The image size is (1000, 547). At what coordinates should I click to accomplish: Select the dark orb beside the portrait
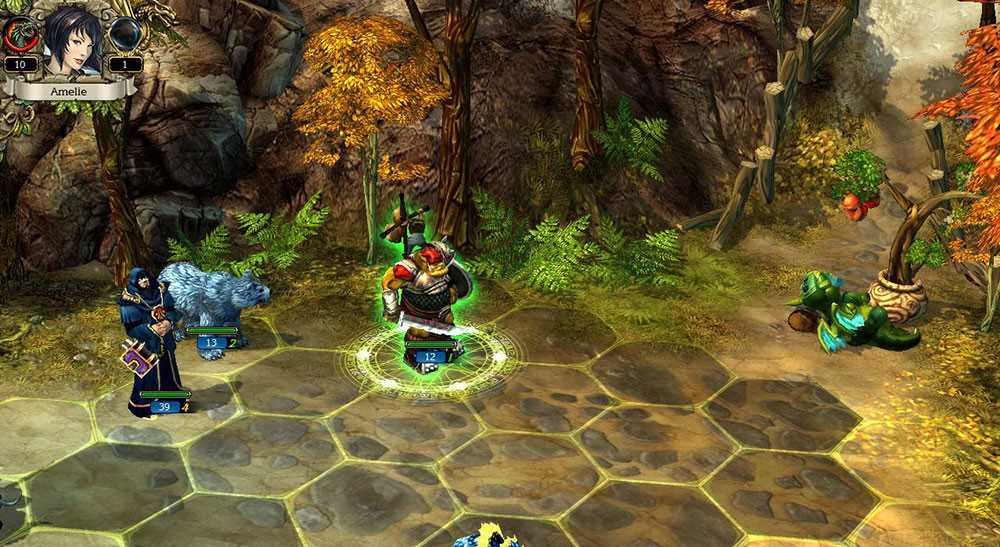click(125, 35)
